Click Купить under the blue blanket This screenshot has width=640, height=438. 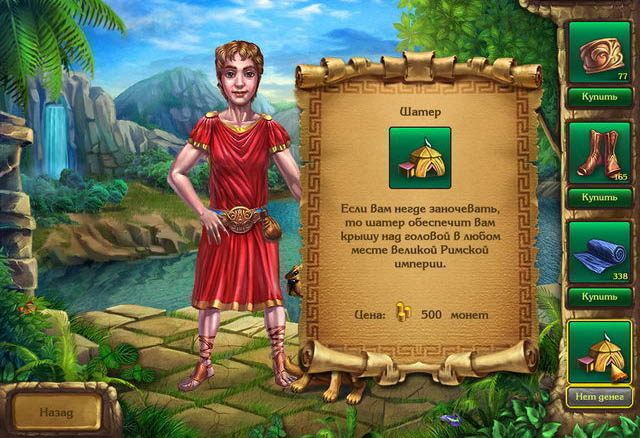click(598, 298)
